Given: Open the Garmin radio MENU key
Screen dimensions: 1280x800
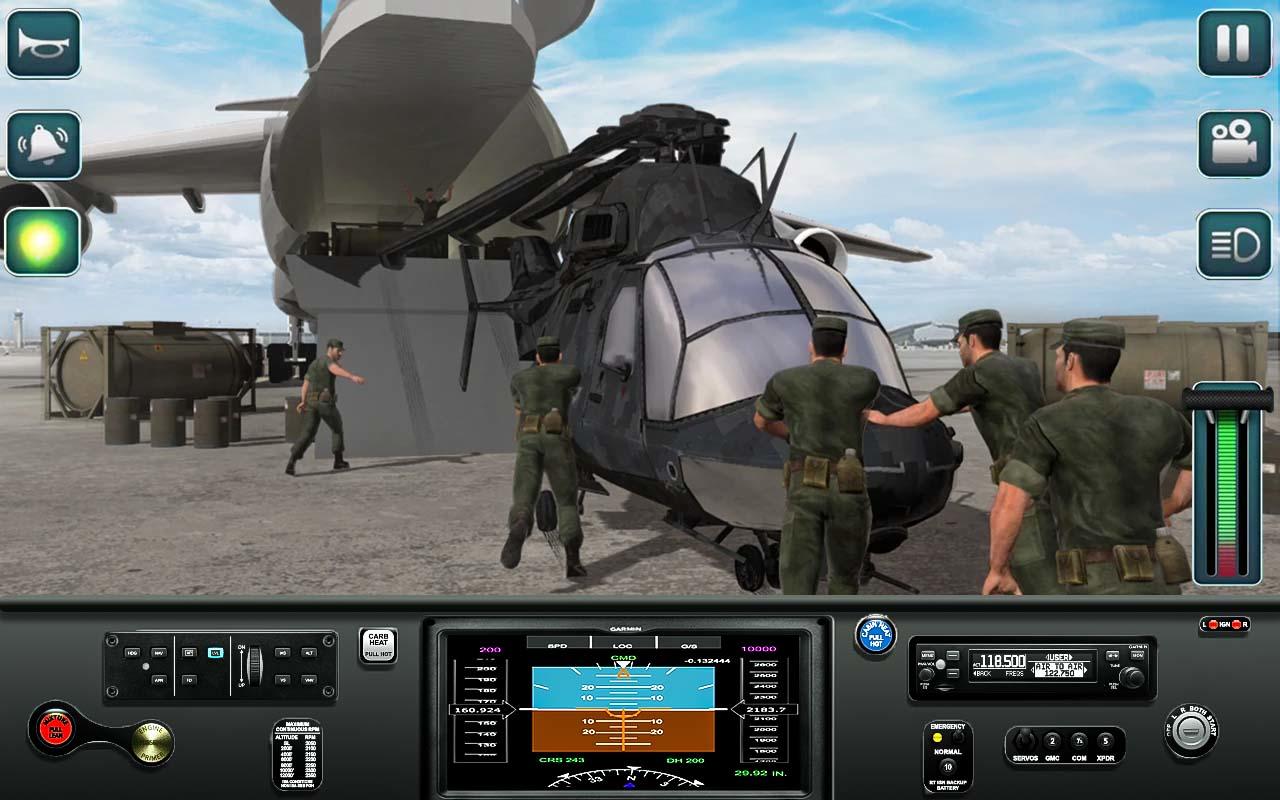Looking at the screenshot, I should pyautogui.click(x=926, y=655).
